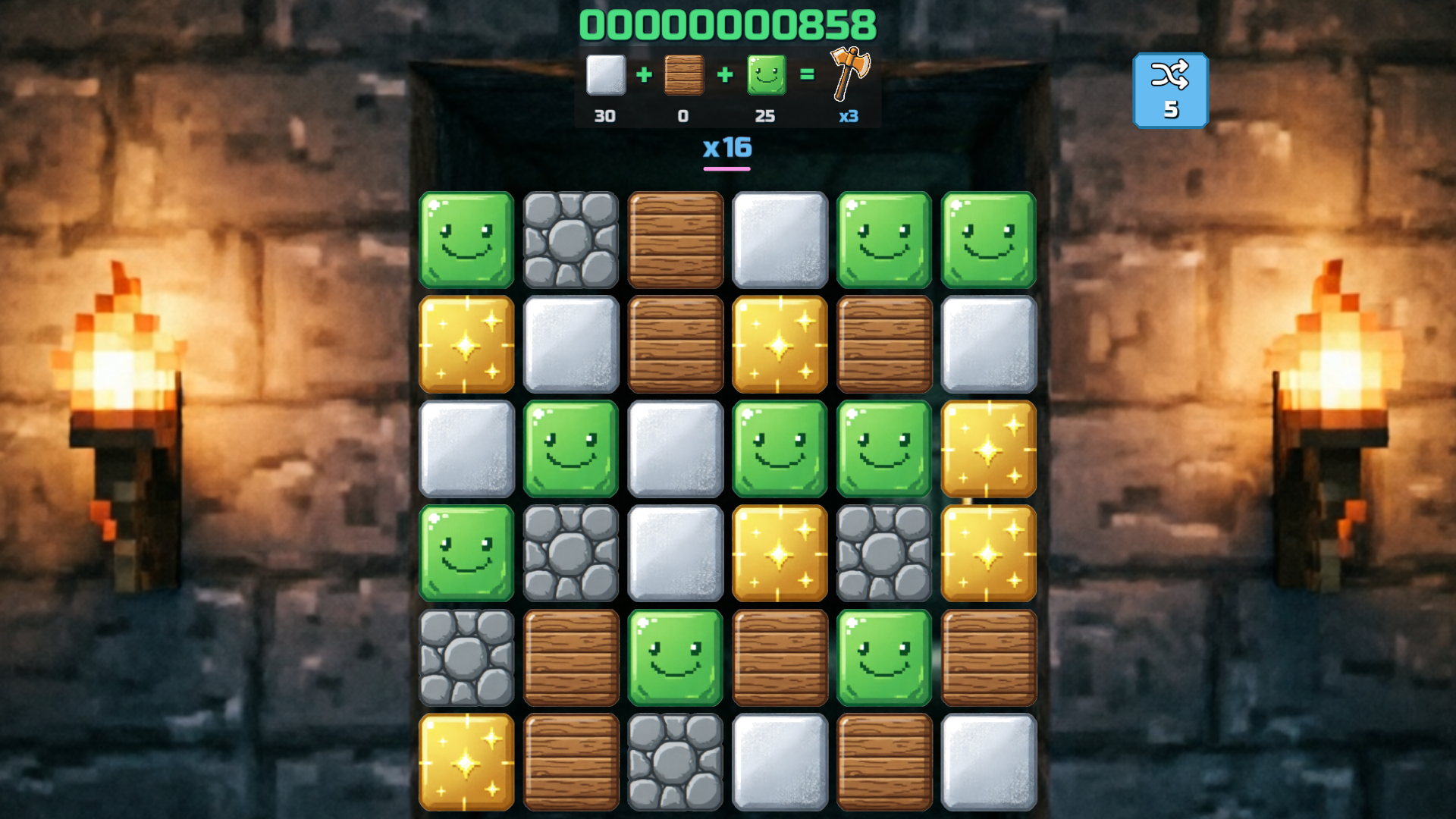Click the silver block icon in the recipe
The height and width of the screenshot is (819, 1456).
(x=604, y=76)
